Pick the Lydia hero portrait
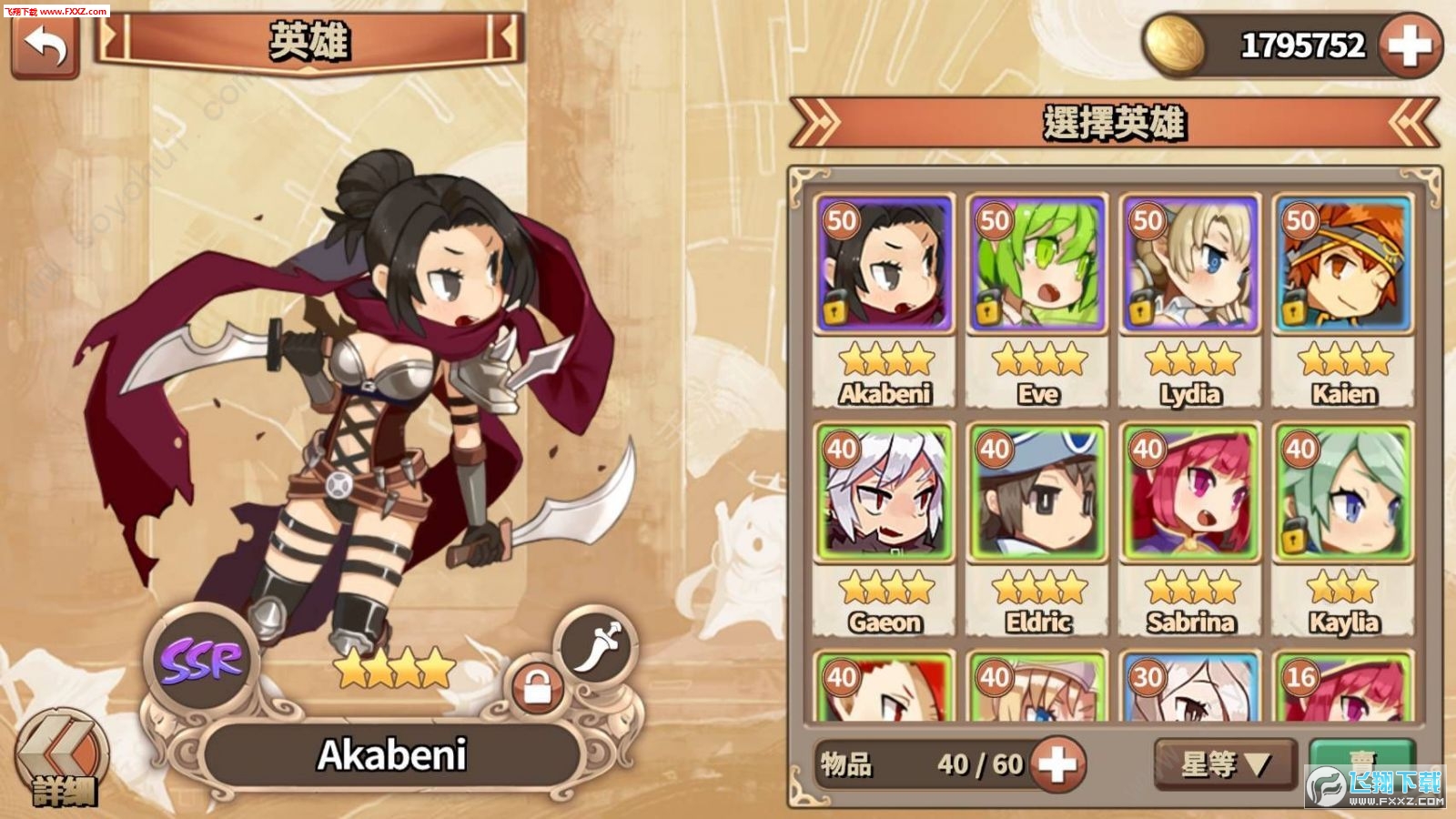The image size is (1456, 819). click(1190, 264)
